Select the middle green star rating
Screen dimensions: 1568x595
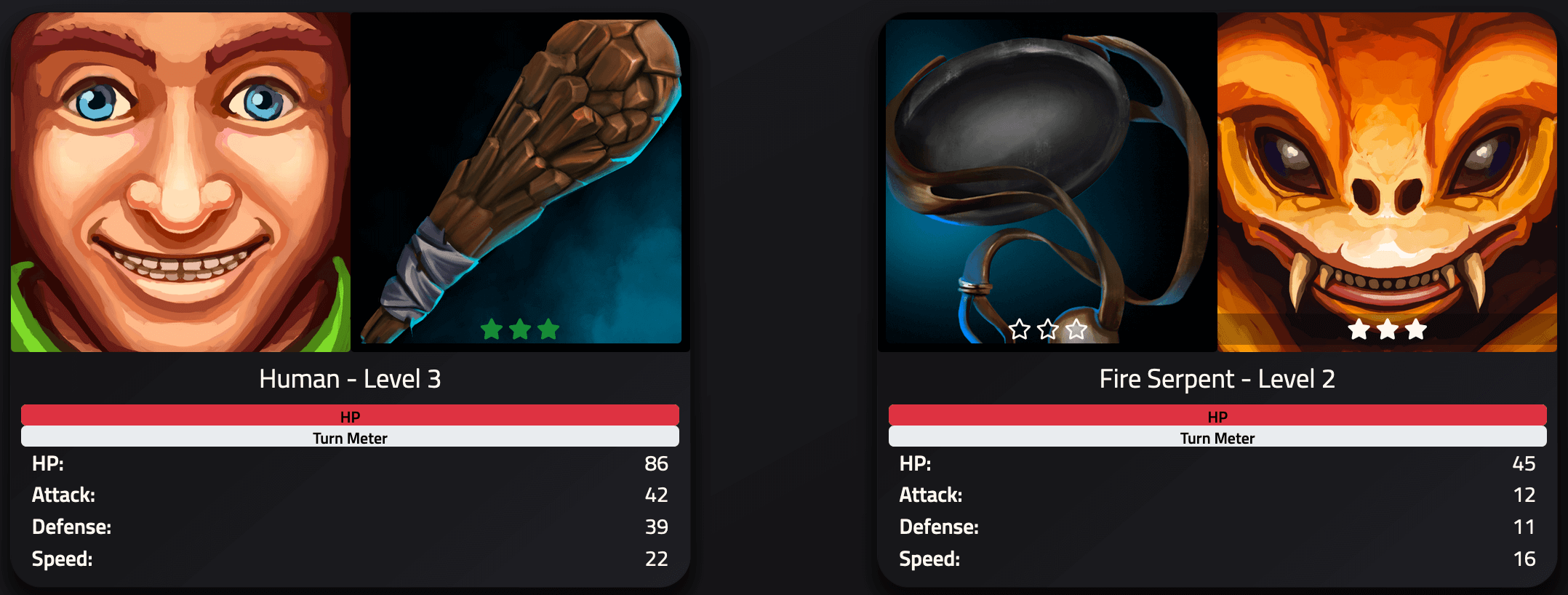coord(519,330)
